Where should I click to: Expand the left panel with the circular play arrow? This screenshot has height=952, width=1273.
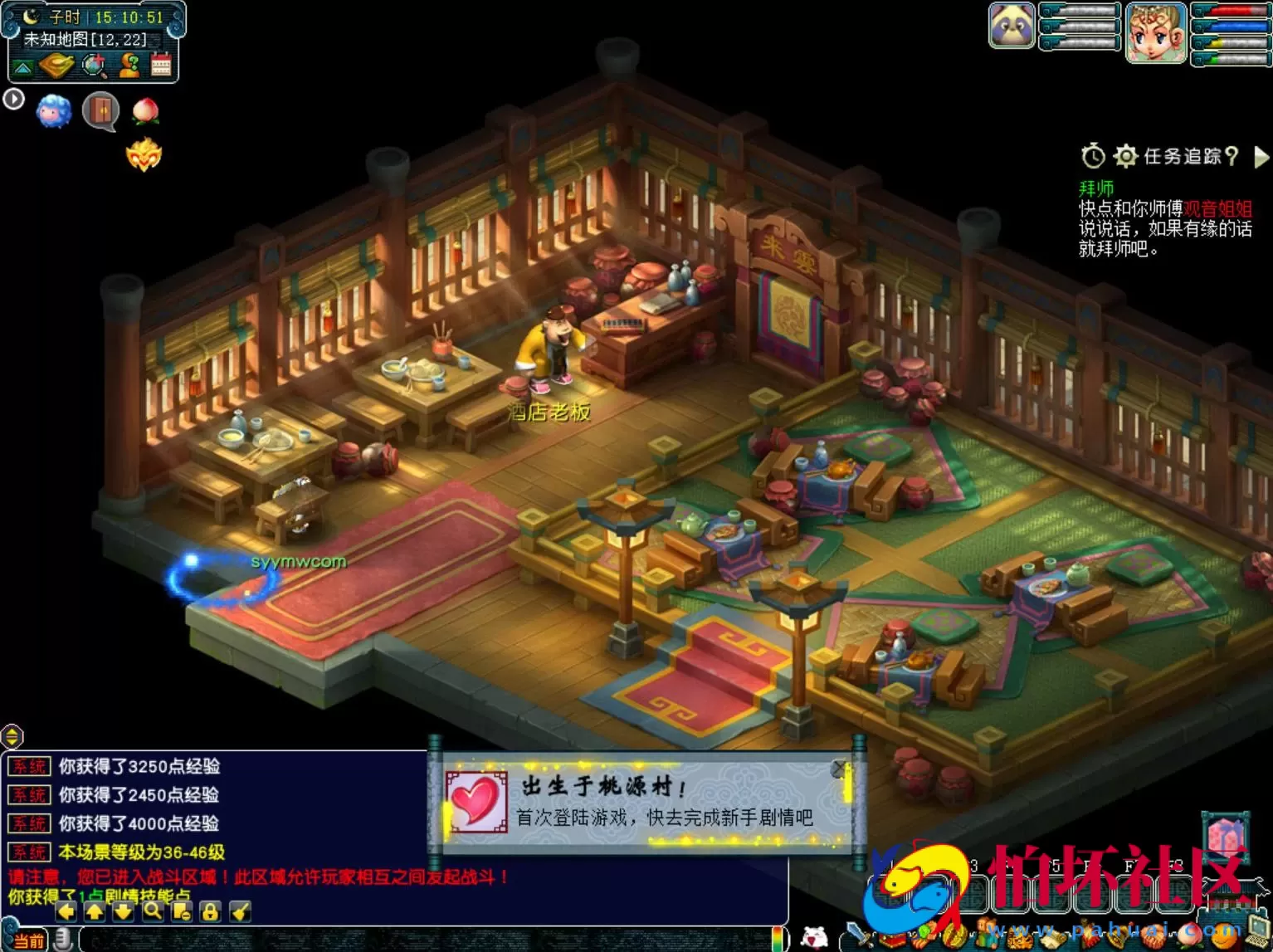13,99
